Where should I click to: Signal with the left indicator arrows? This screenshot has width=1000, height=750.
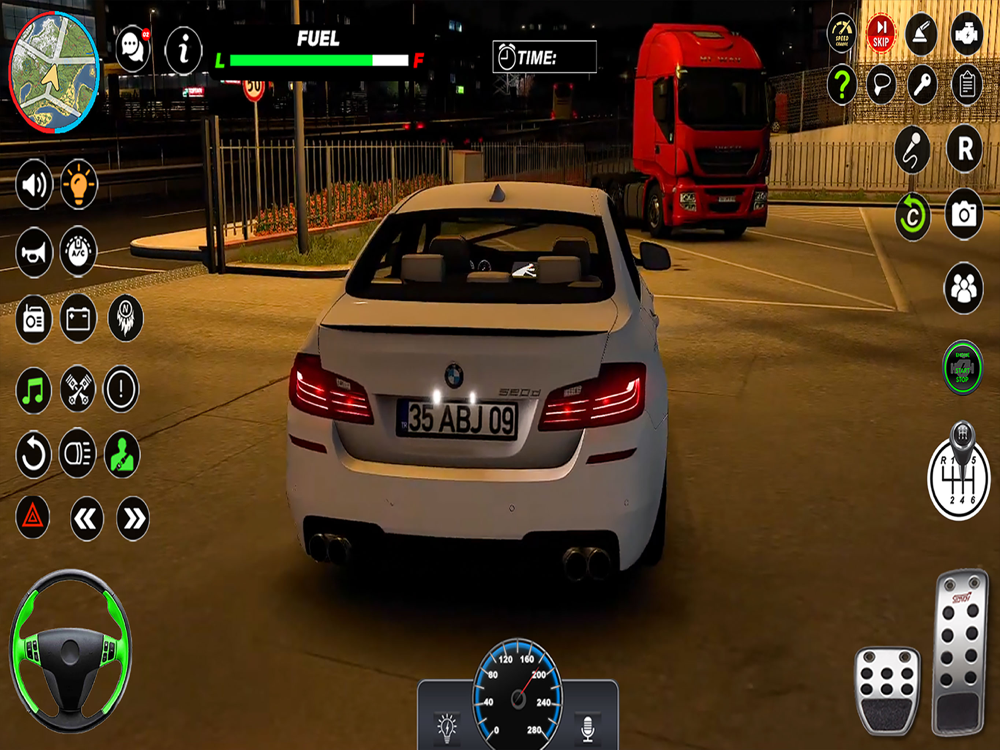click(x=87, y=518)
